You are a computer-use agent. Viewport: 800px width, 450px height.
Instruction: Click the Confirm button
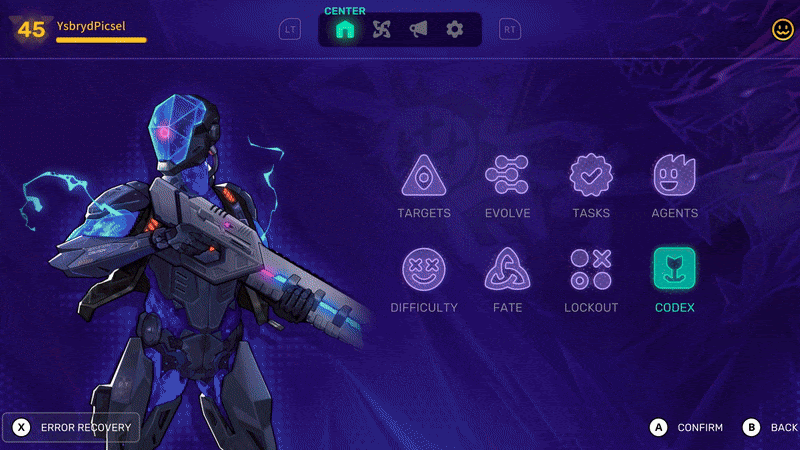click(689, 428)
